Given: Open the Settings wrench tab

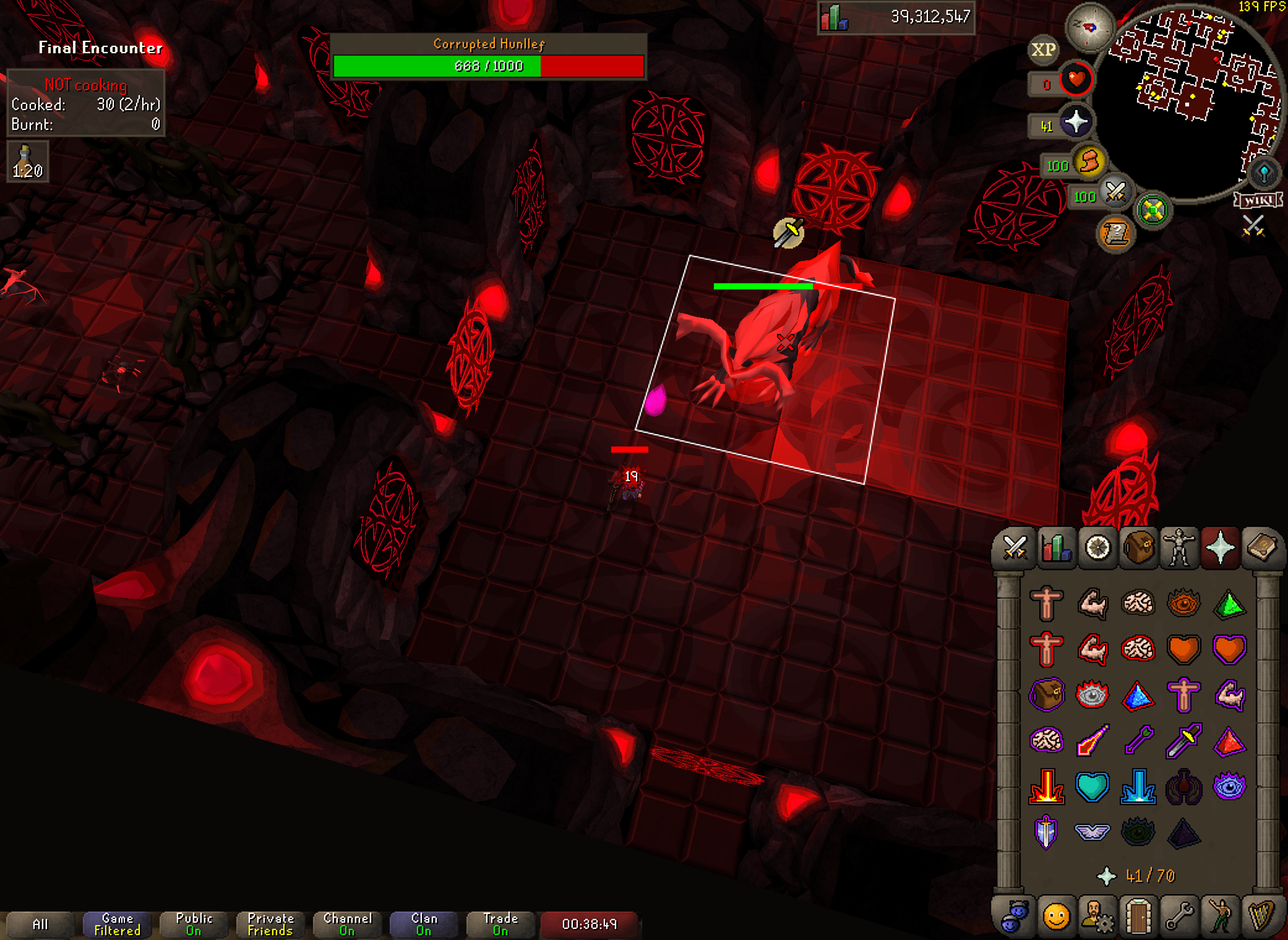Looking at the screenshot, I should pos(1179,916).
